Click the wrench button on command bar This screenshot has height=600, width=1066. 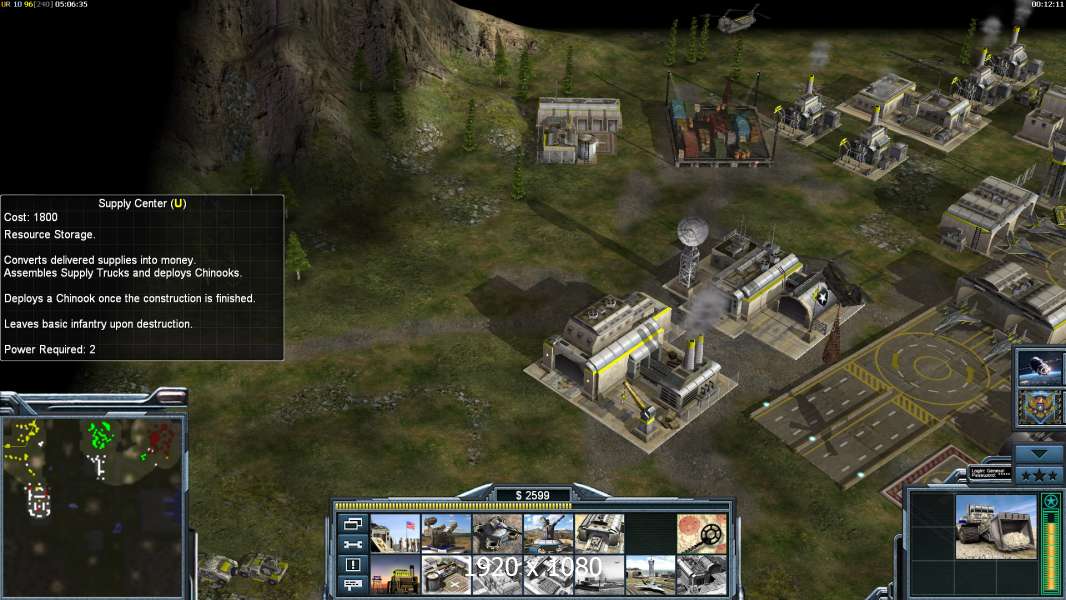352,544
